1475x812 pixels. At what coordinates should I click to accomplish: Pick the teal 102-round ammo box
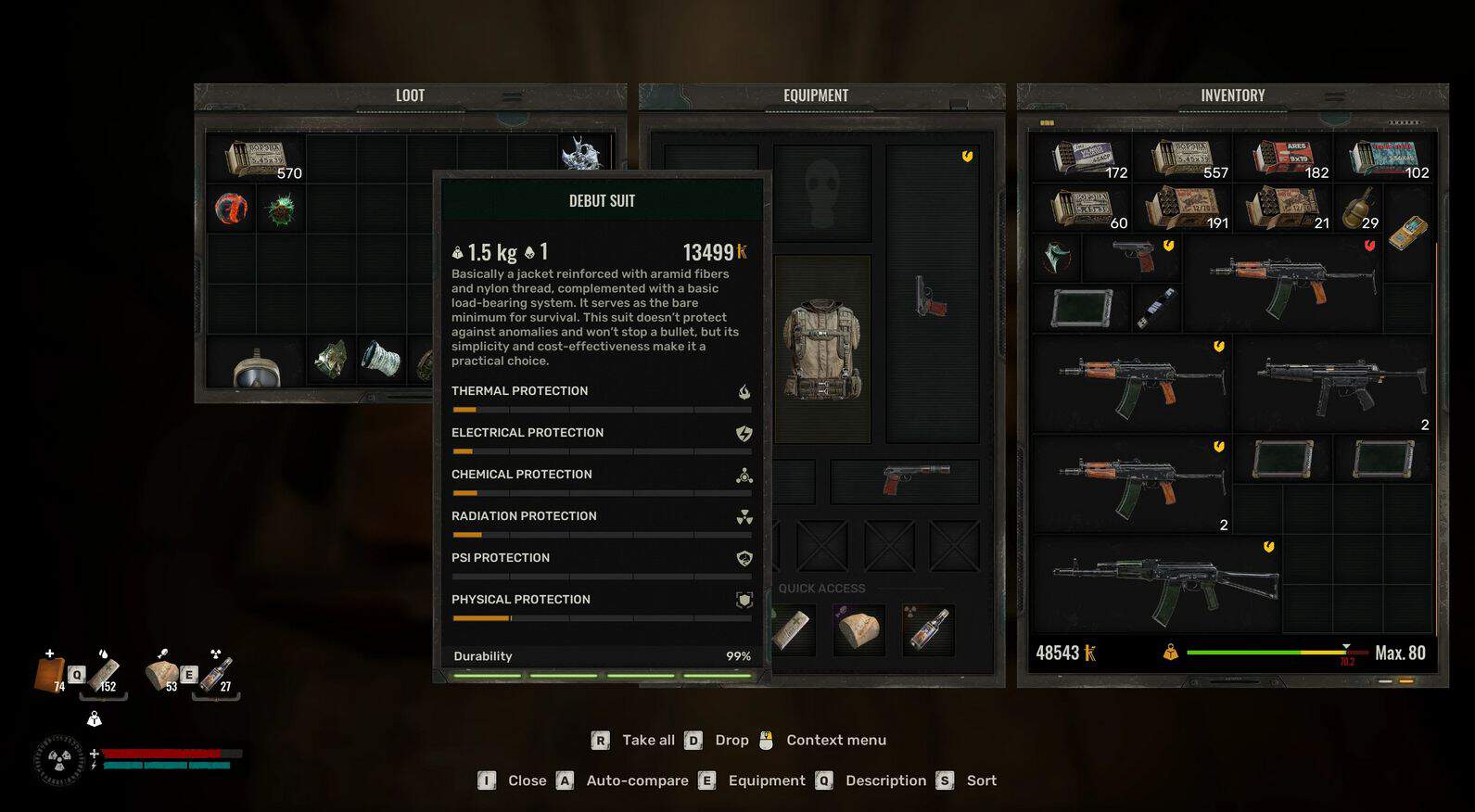point(1384,159)
